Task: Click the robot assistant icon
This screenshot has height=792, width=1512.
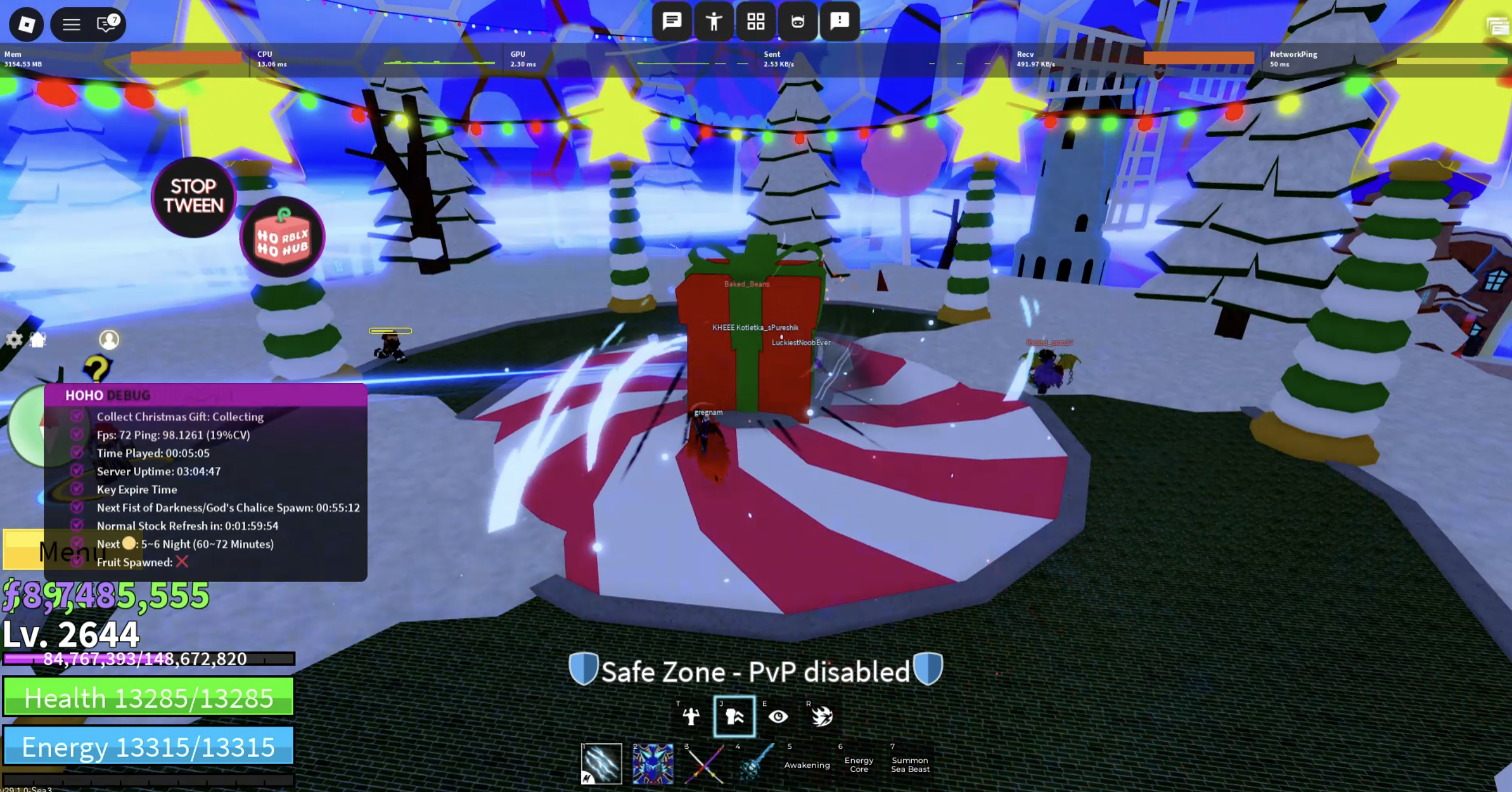Action: 797,22
